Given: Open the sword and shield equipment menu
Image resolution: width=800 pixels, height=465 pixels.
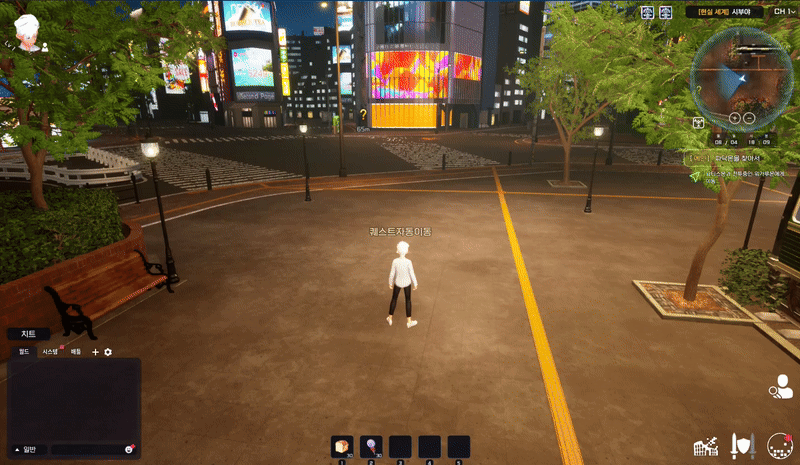Looking at the screenshot, I should pos(743,445).
